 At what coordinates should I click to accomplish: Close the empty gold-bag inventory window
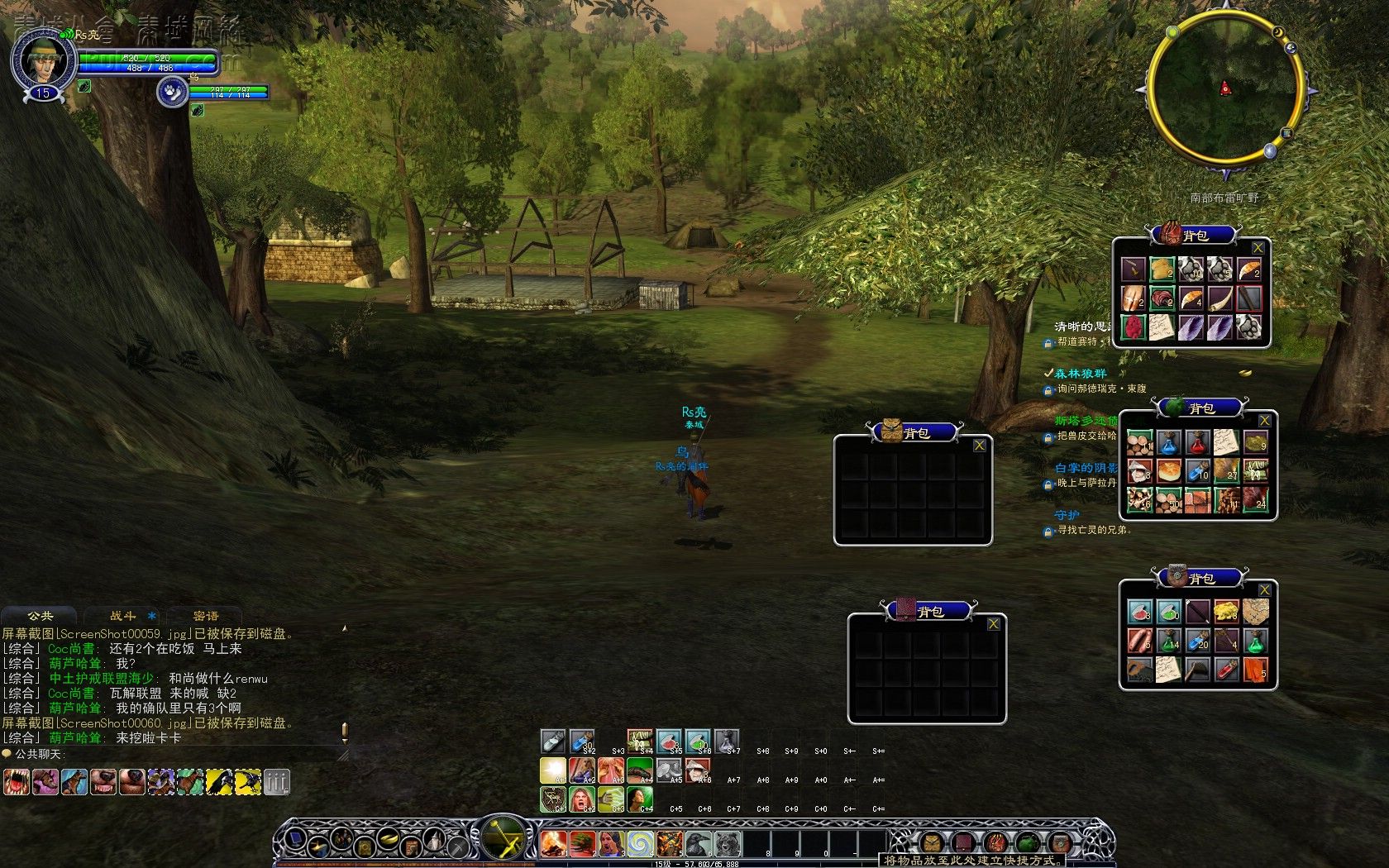(x=980, y=446)
